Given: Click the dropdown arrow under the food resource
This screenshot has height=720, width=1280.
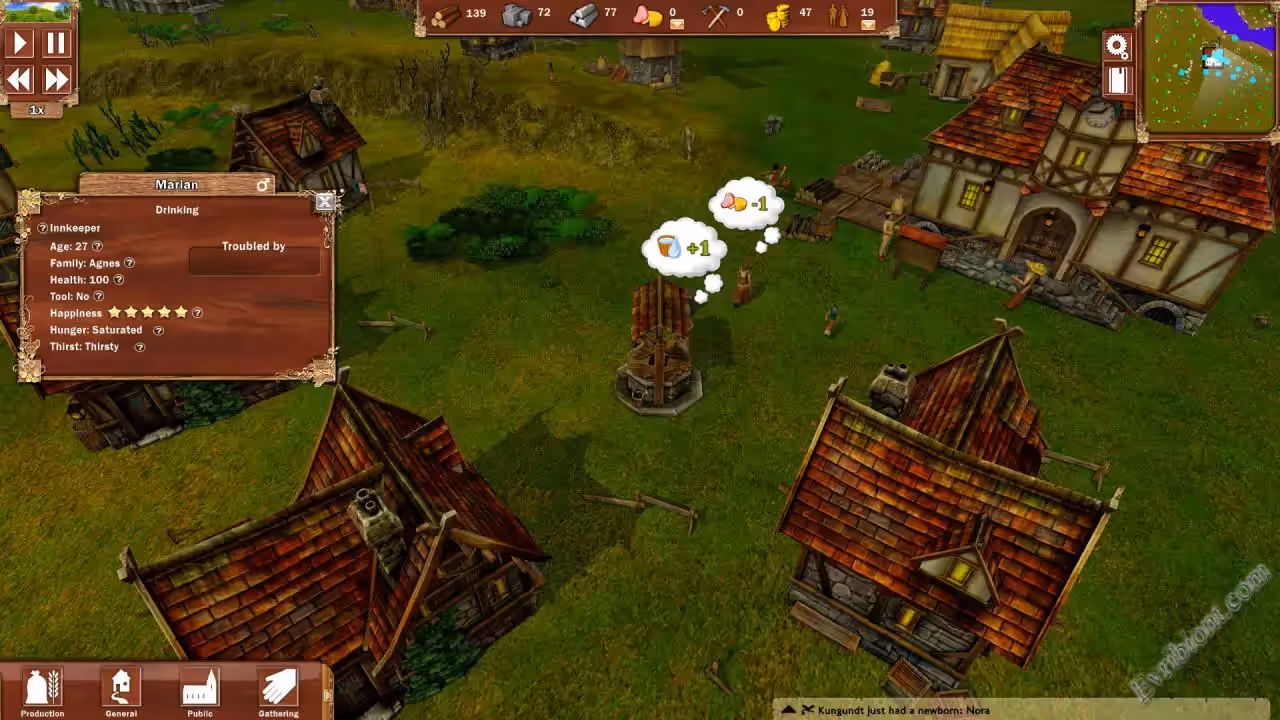Looking at the screenshot, I should 677,24.
